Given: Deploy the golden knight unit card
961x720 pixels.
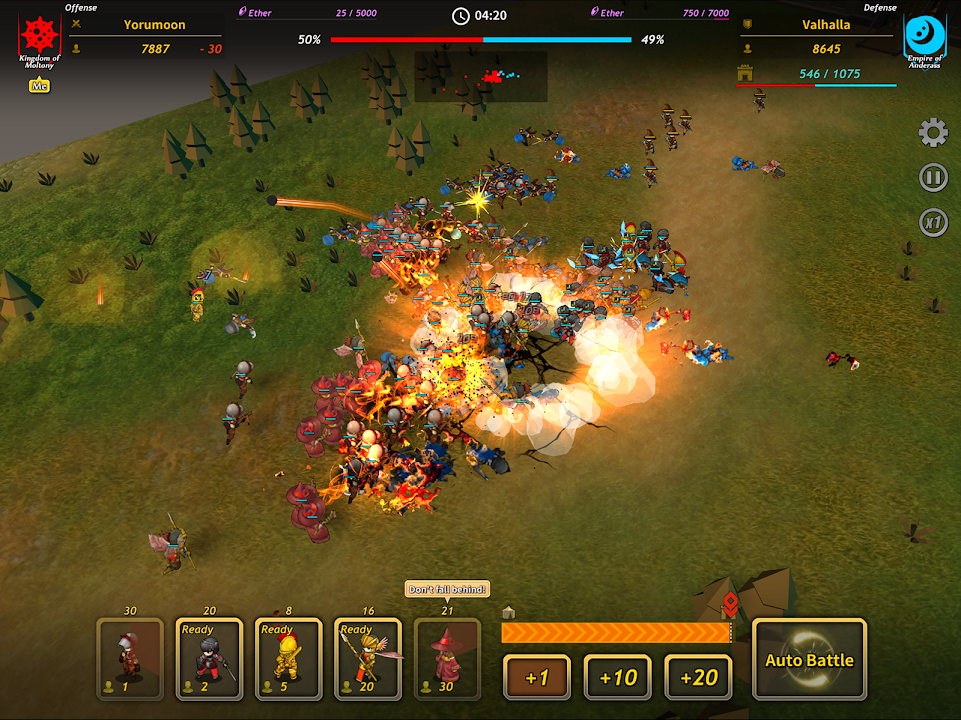Looking at the screenshot, I should click(x=289, y=658).
